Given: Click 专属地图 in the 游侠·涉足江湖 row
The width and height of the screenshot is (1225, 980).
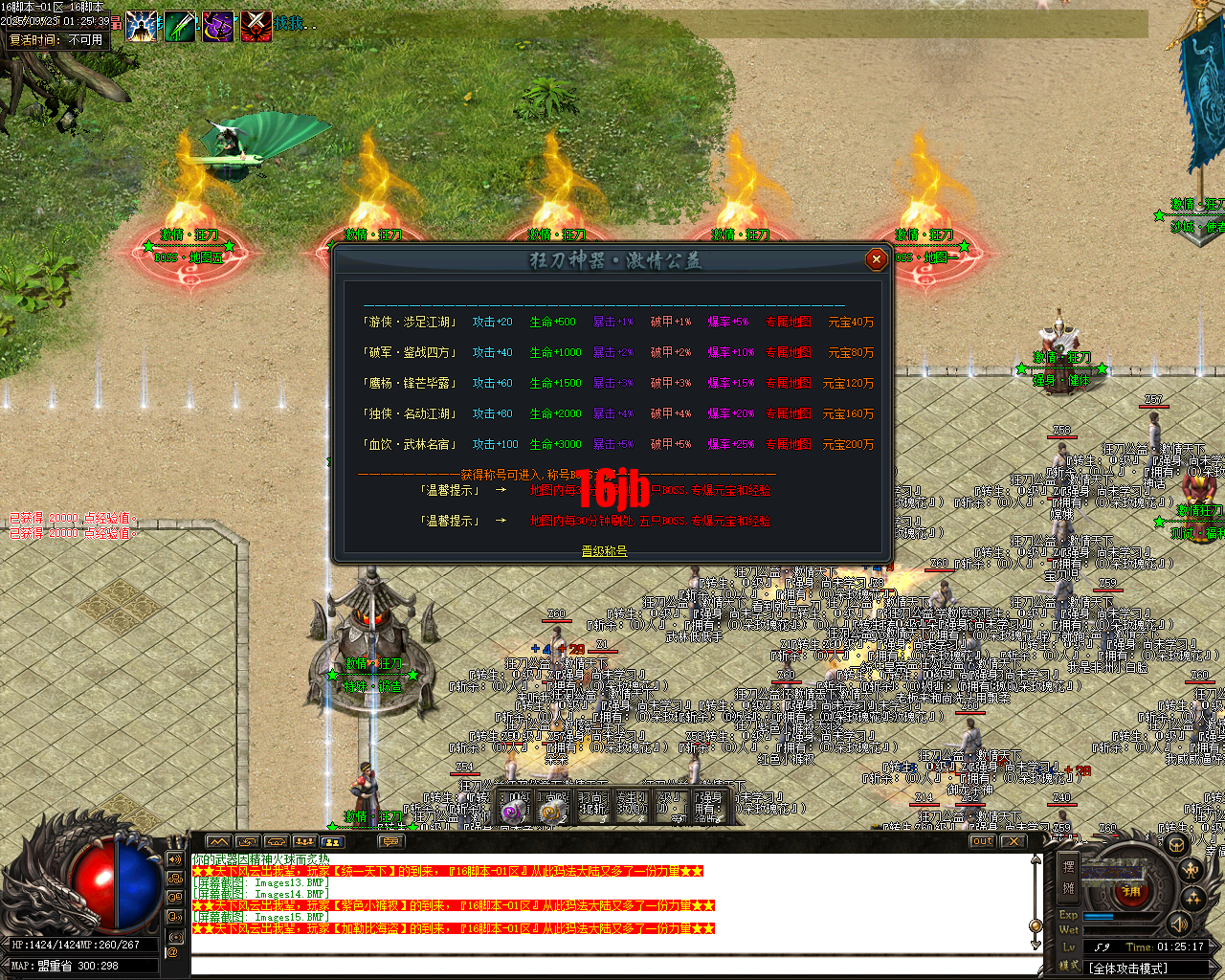Looking at the screenshot, I should [x=787, y=322].
